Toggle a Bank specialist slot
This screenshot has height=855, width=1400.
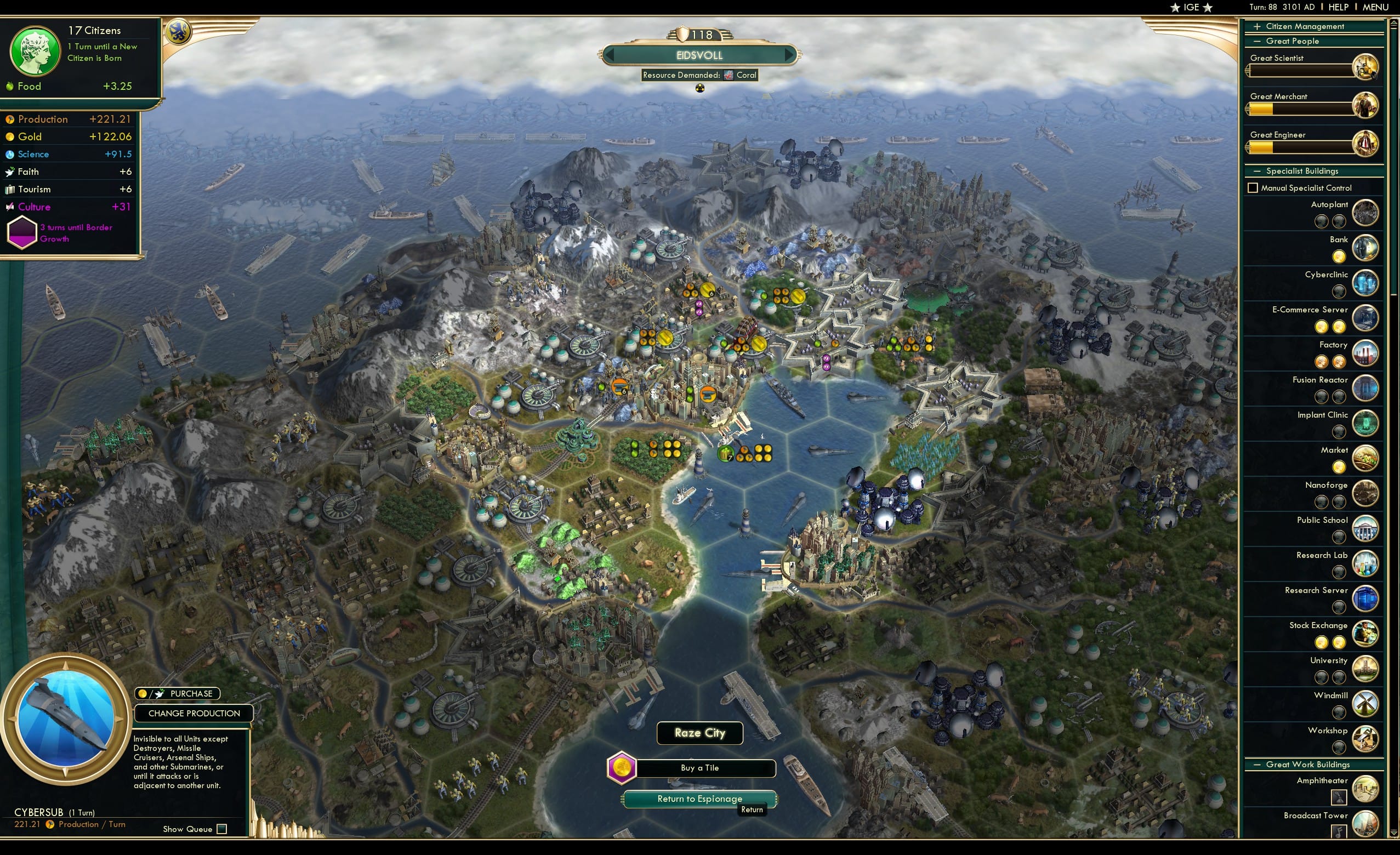1339,257
